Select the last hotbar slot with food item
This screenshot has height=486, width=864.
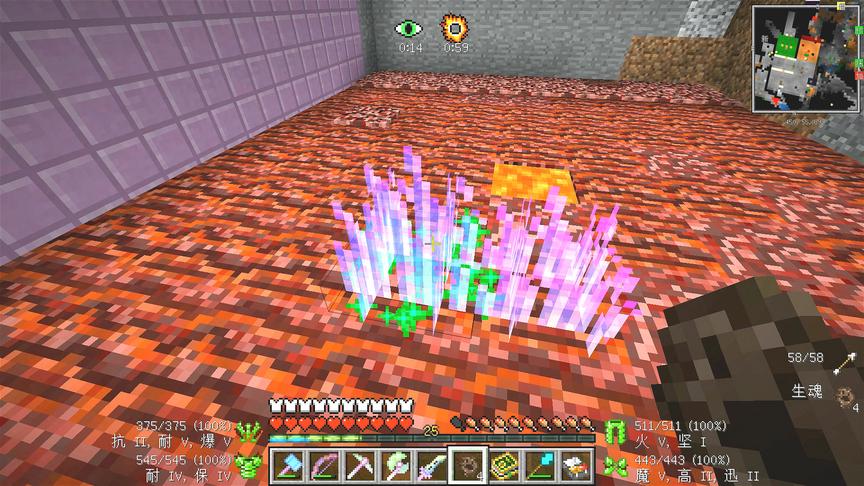coord(574,466)
